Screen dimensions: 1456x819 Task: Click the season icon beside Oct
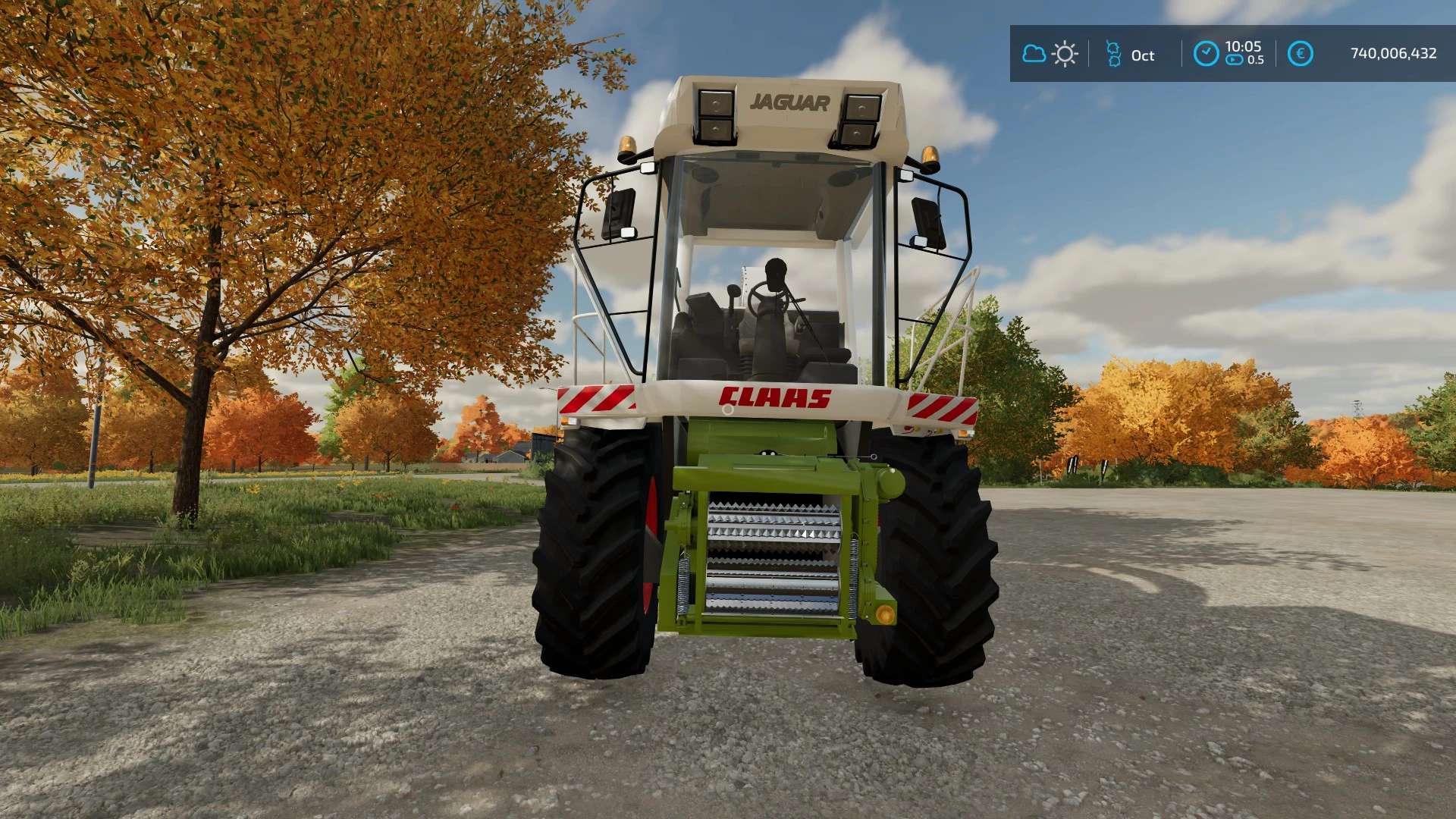(1113, 54)
